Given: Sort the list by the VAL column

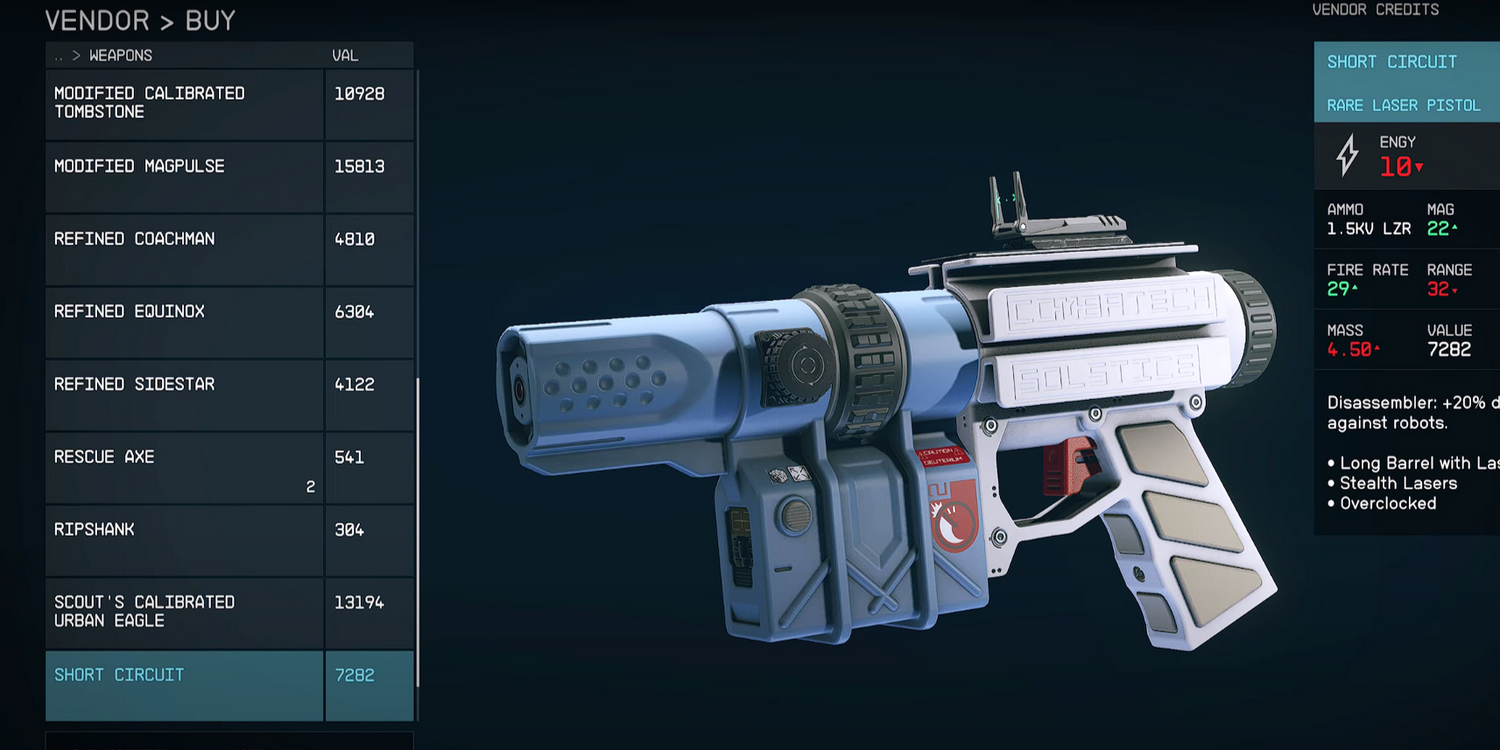Looking at the screenshot, I should pos(345,56).
